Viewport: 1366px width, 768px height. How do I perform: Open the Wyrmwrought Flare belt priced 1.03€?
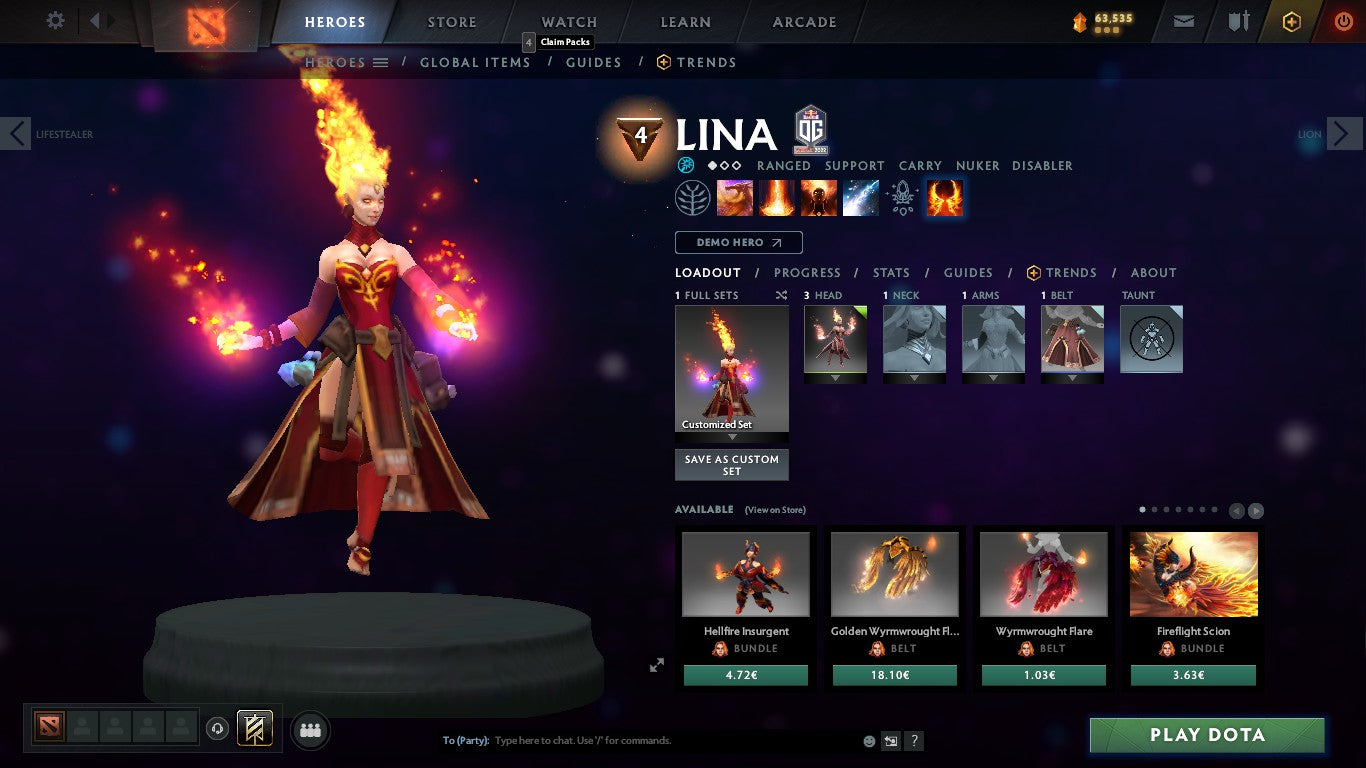tap(1043, 575)
